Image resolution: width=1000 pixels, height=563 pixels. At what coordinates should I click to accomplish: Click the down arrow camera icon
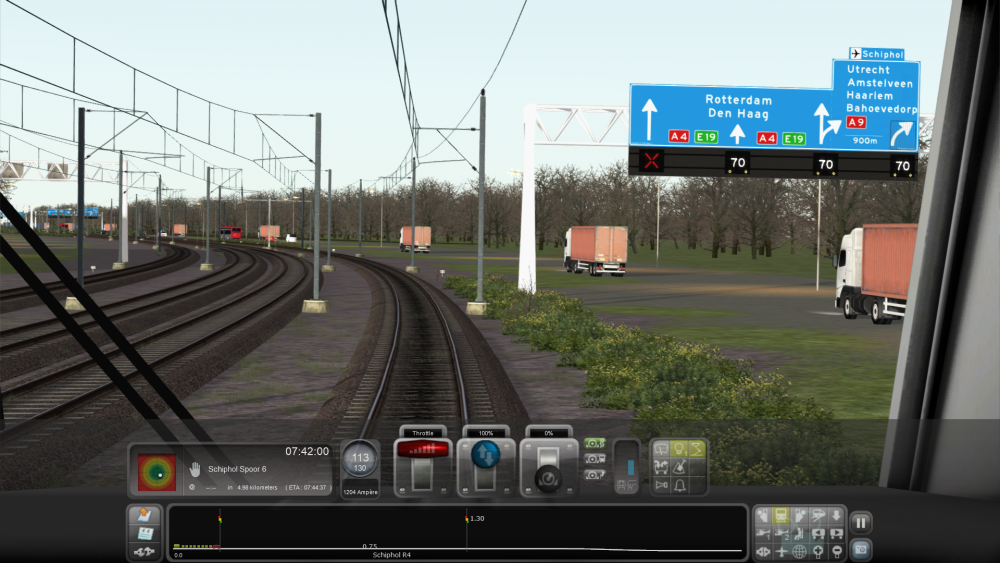836,516
